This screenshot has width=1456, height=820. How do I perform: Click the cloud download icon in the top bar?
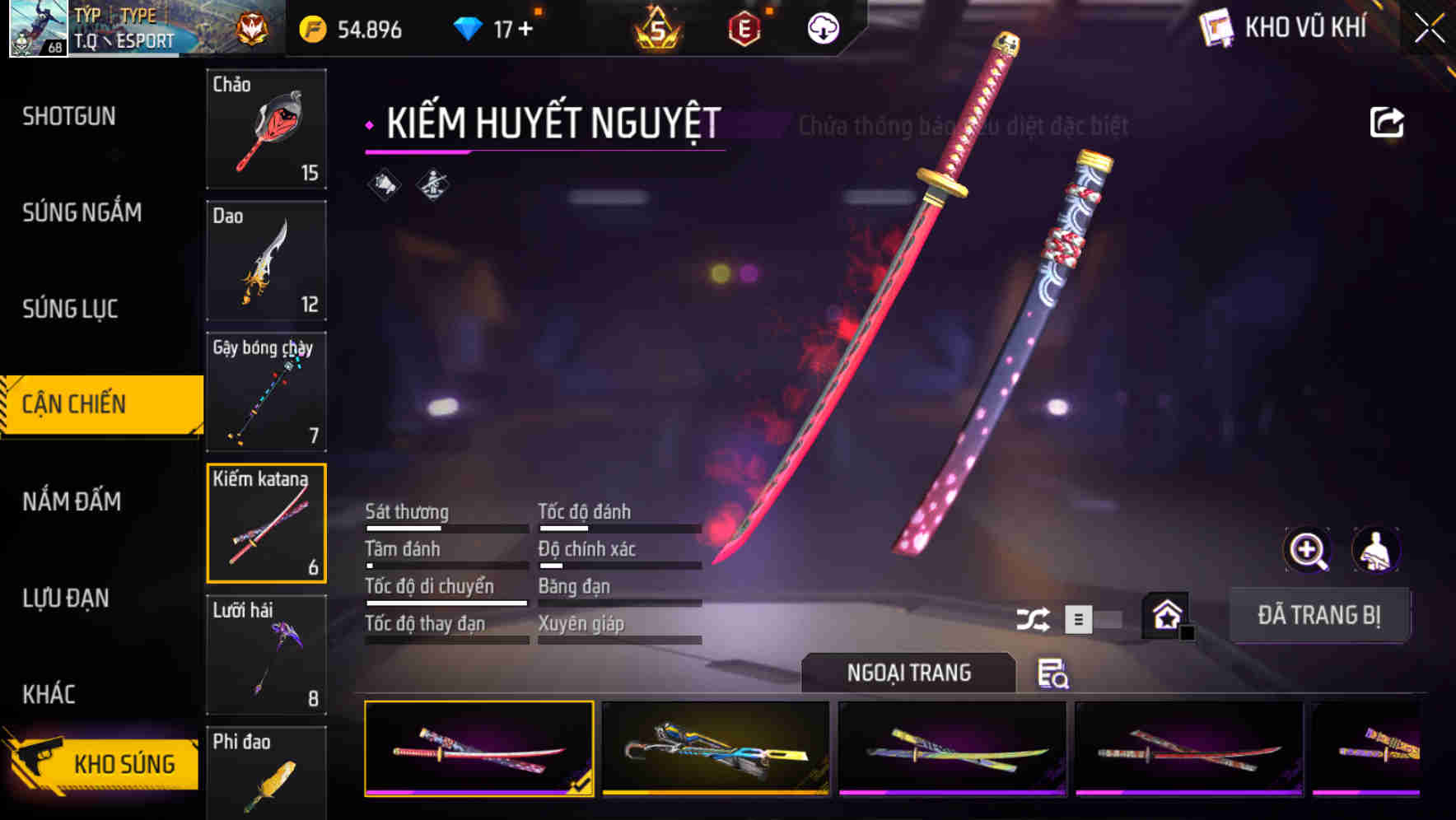click(821, 27)
